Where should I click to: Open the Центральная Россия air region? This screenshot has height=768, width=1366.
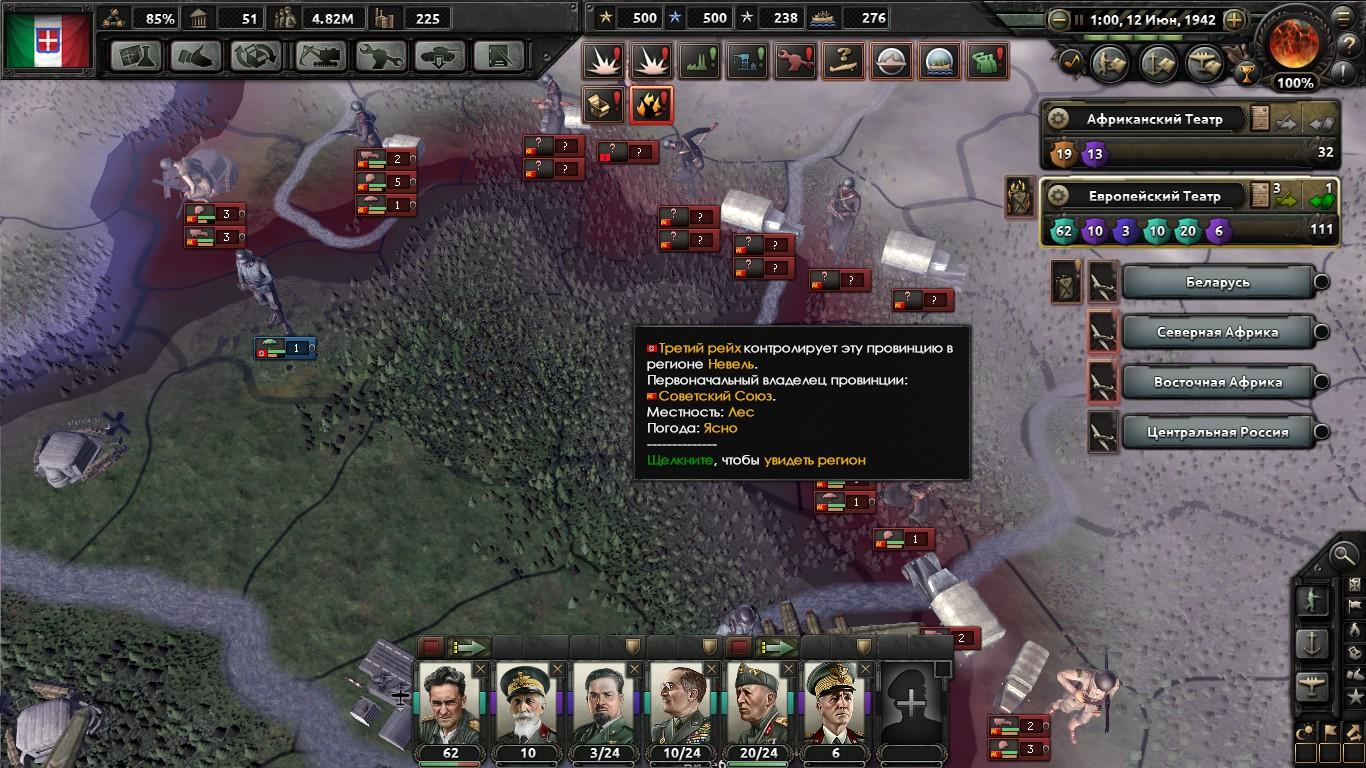1217,432
